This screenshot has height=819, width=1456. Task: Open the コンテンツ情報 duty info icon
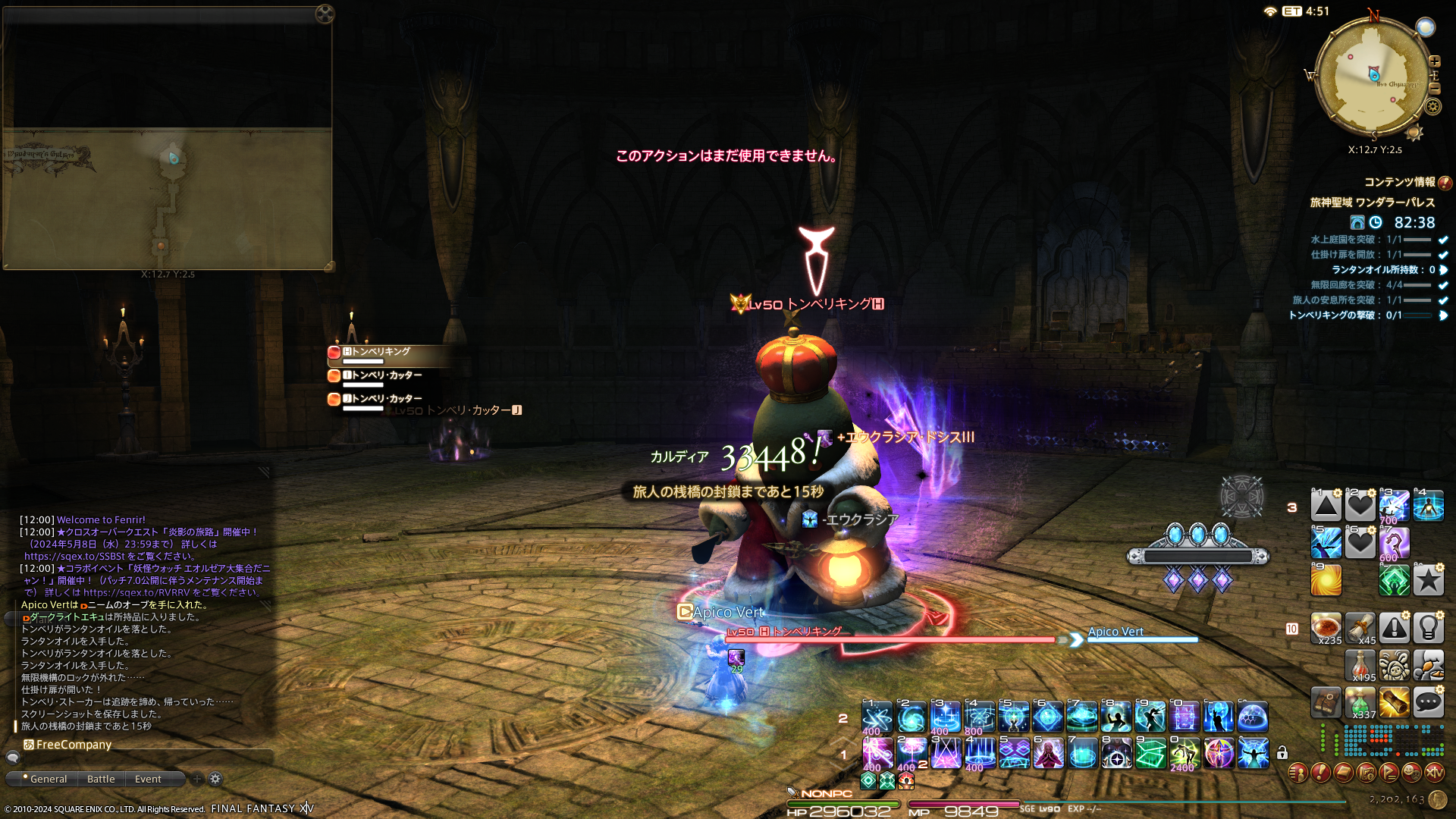tap(1445, 183)
